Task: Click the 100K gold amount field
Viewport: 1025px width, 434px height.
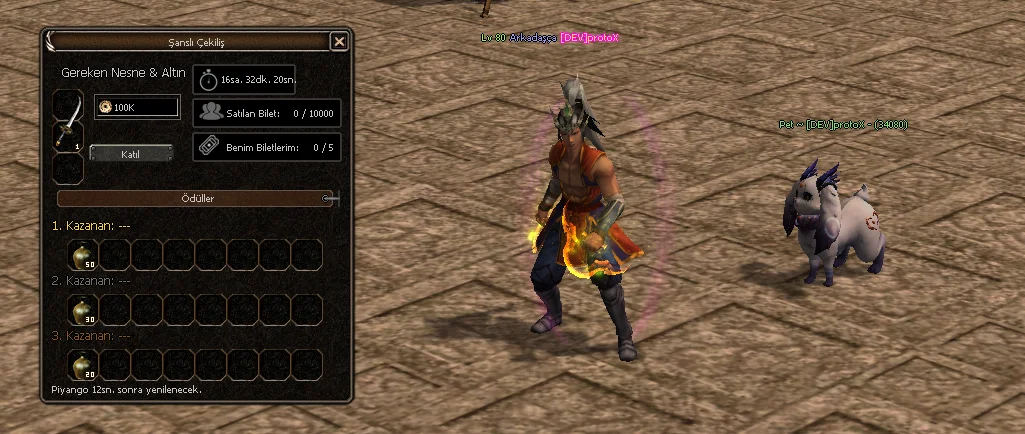Action: click(x=137, y=107)
